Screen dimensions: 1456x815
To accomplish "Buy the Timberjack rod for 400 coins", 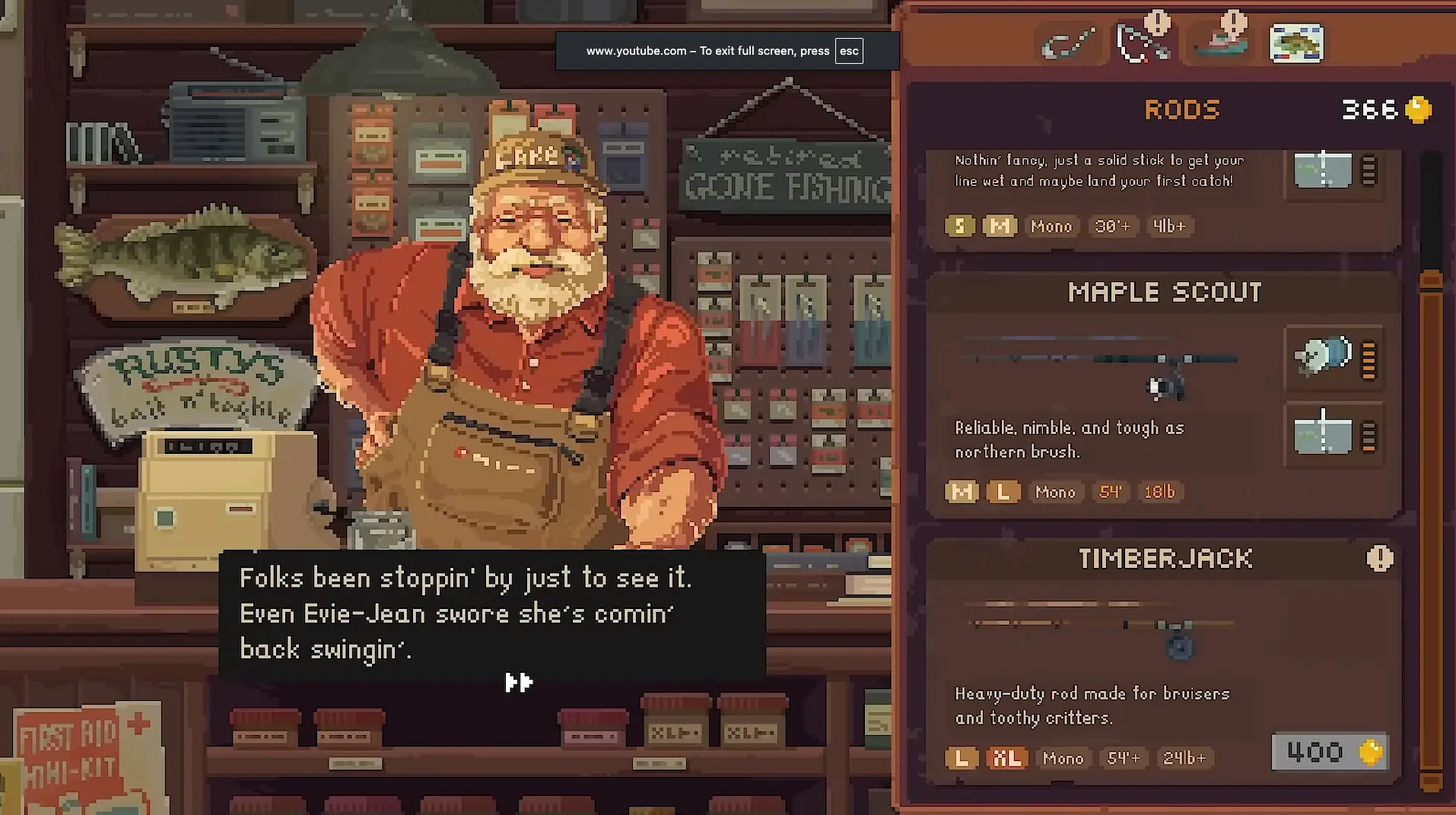I will pyautogui.click(x=1330, y=752).
